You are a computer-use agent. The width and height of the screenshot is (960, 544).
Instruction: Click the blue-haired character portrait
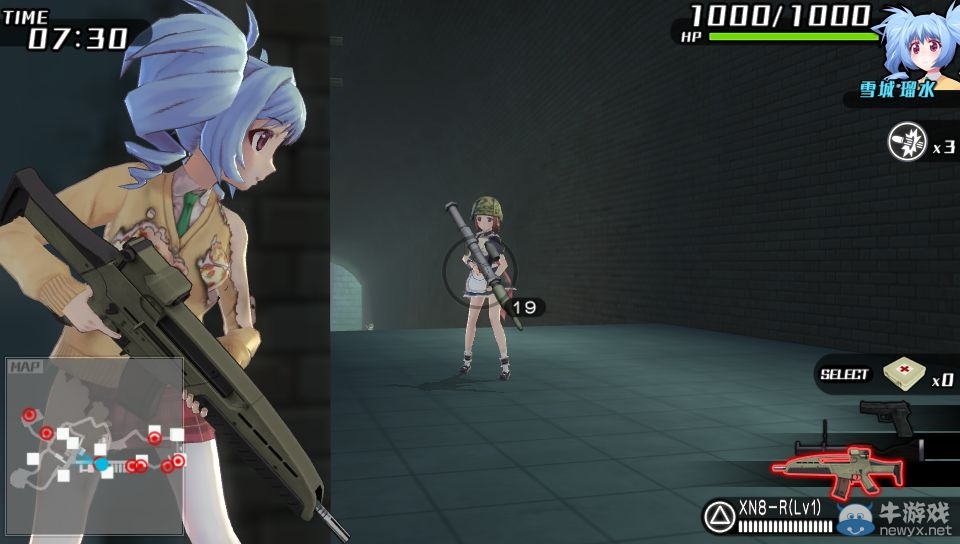[x=914, y=42]
